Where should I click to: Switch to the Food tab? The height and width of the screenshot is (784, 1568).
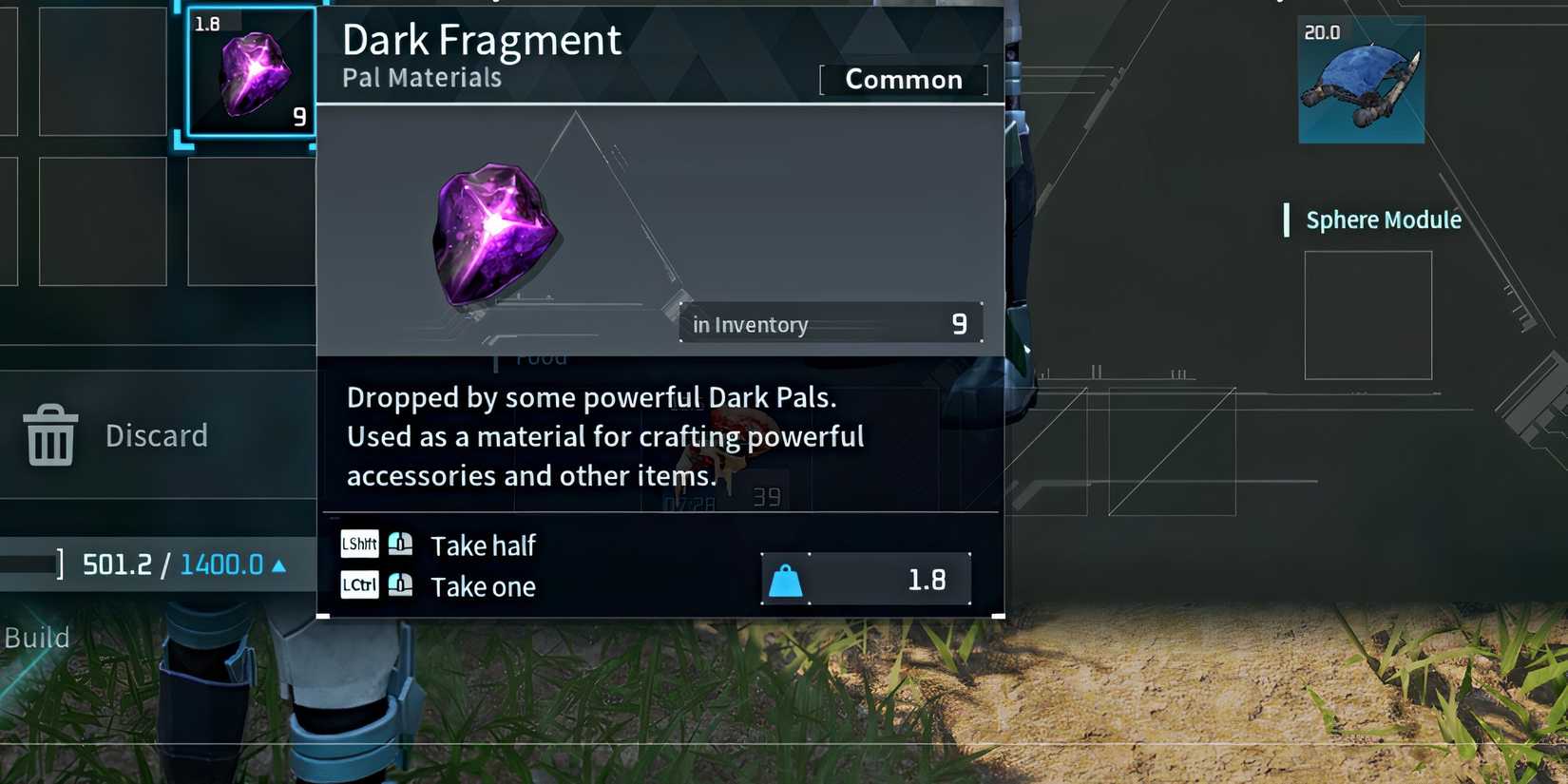540,355
